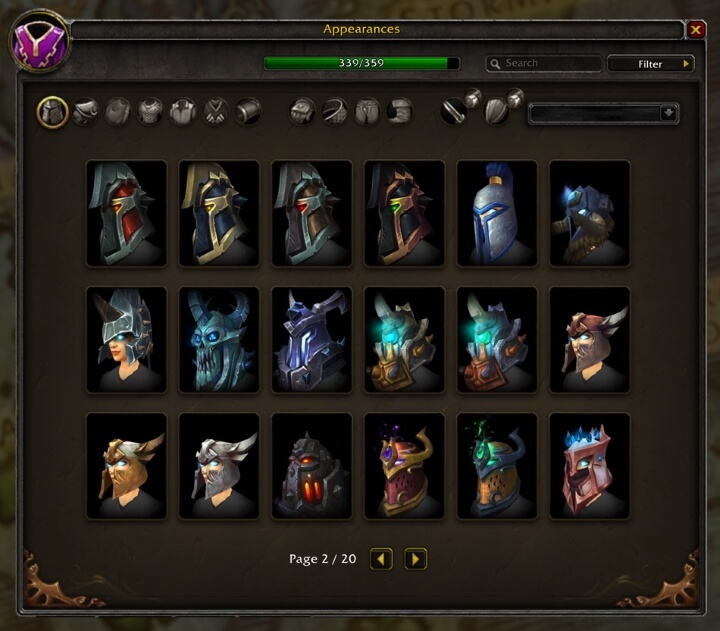The width and height of the screenshot is (720, 631).
Task: Open the Filter menu
Action: click(651, 64)
